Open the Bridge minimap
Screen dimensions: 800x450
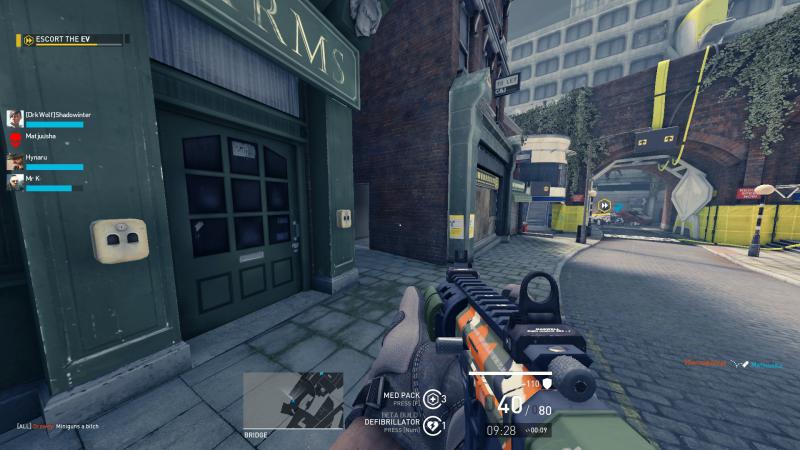point(293,401)
